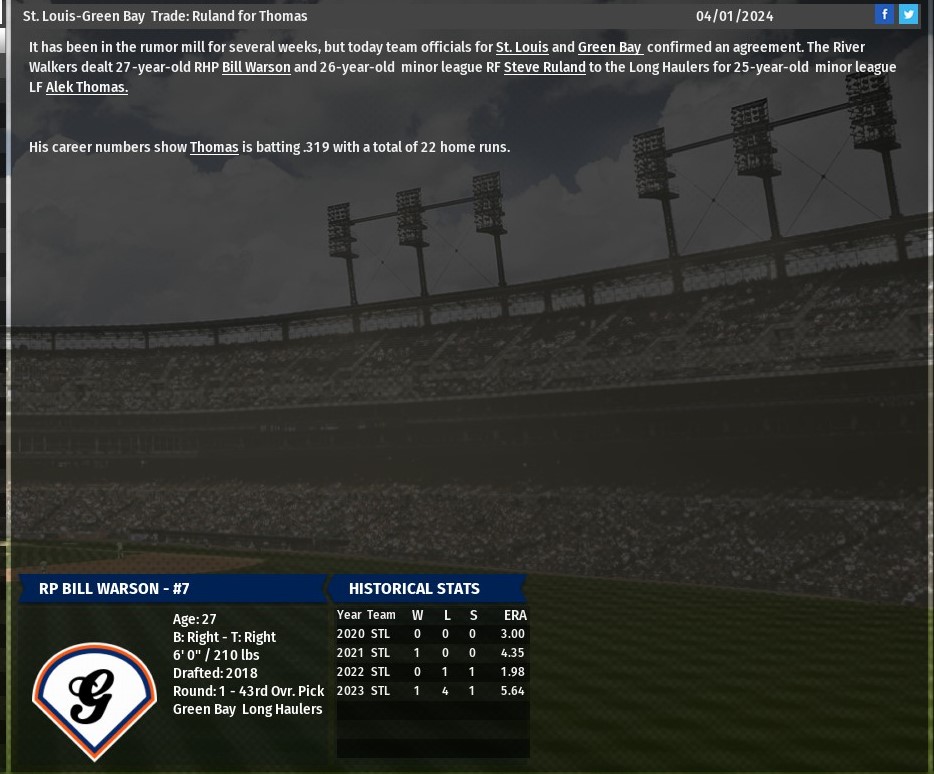Screen dimensions: 934x774
Task: Share the story via the Facebook icon
Action: [884, 14]
